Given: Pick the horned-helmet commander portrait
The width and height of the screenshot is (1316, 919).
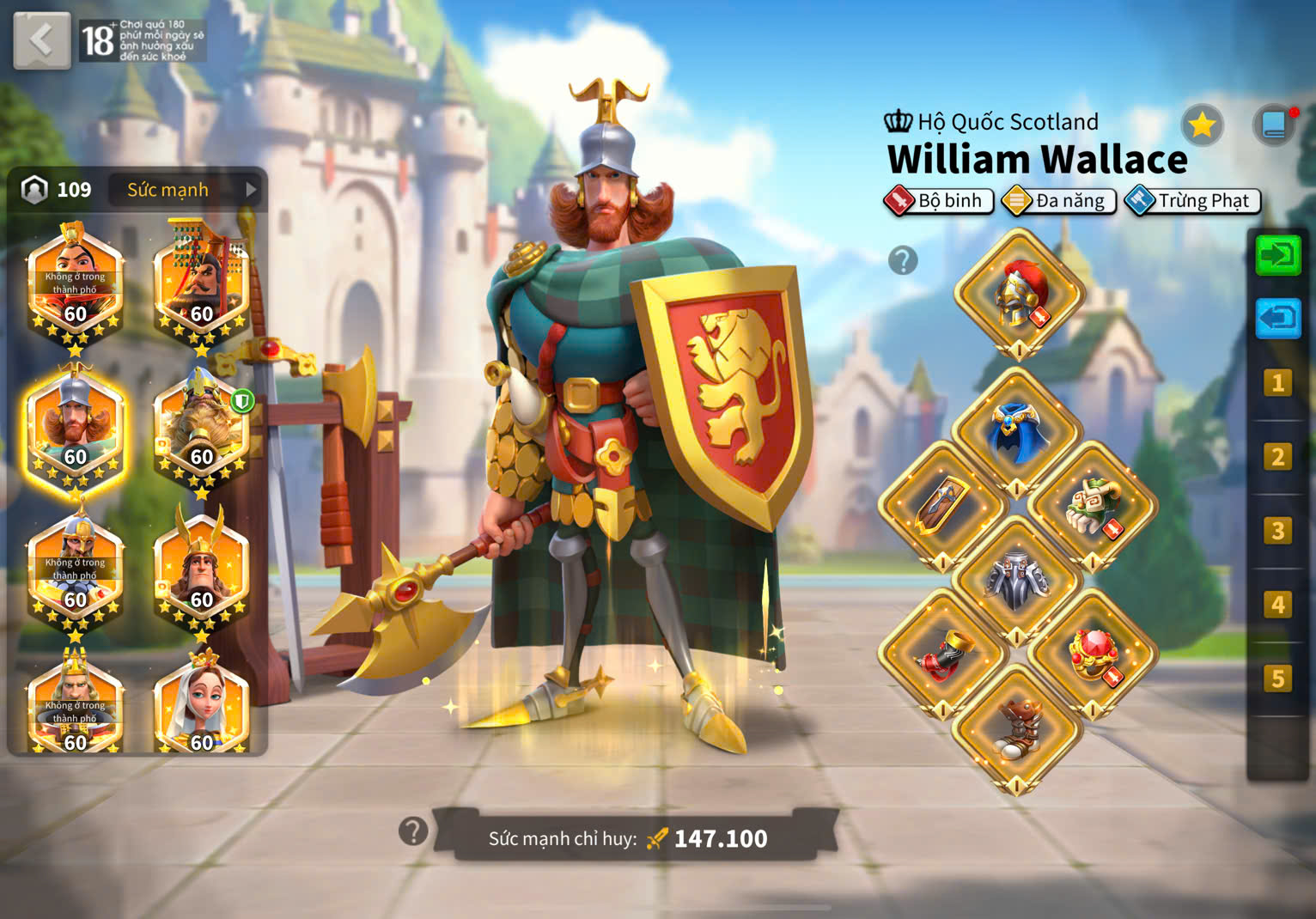Looking at the screenshot, I should click(201, 567).
